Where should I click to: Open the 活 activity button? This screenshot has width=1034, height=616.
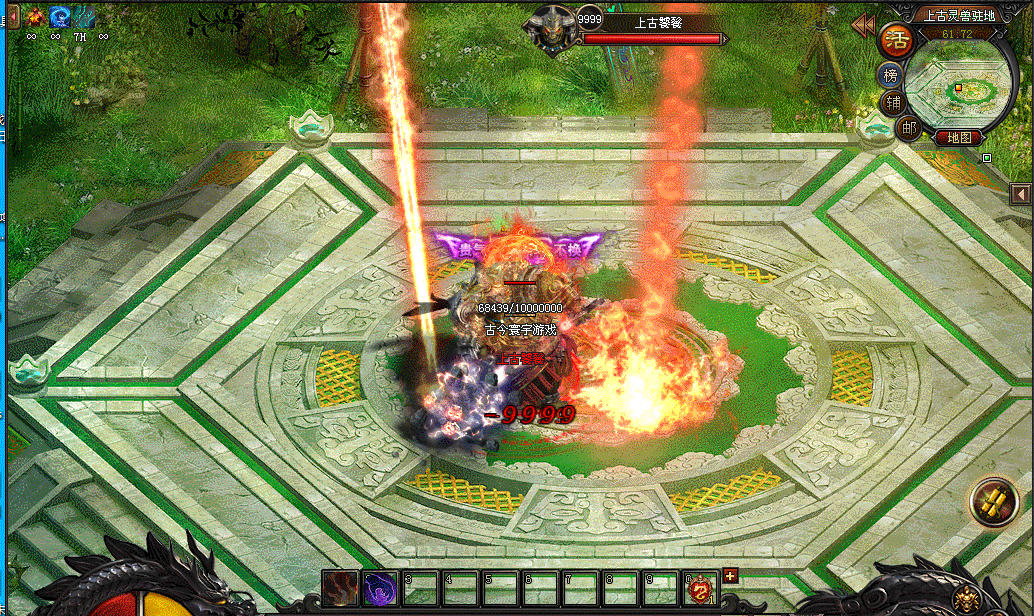click(x=893, y=41)
